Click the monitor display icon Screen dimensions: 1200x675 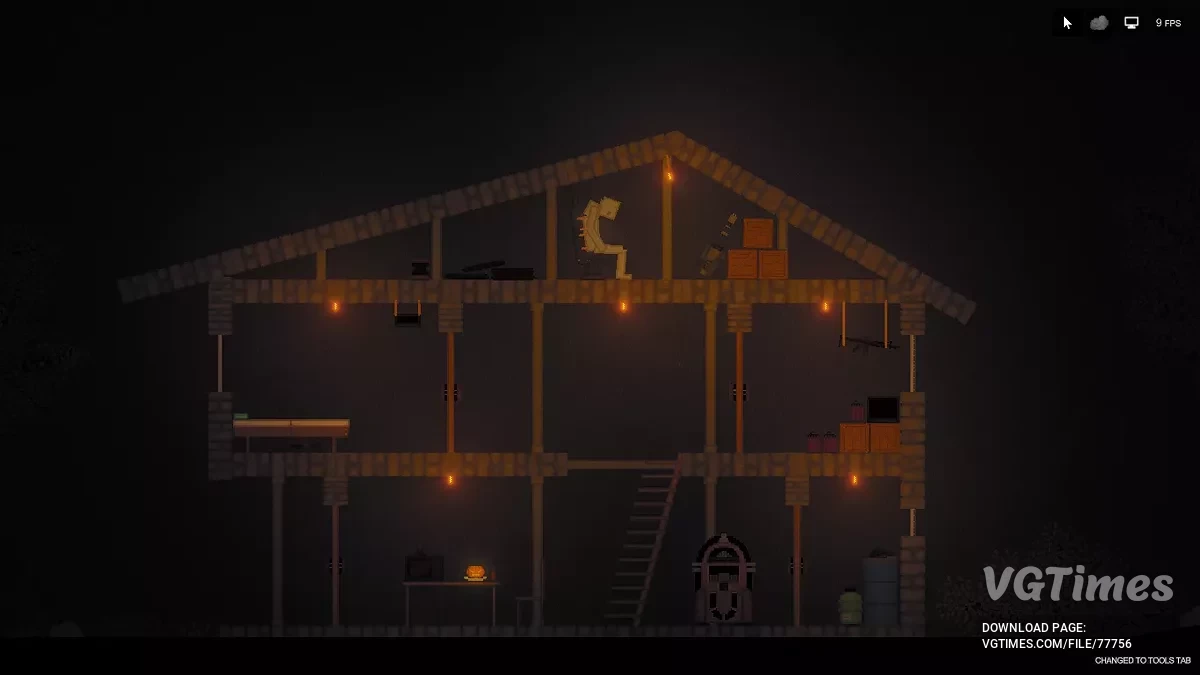1131,23
